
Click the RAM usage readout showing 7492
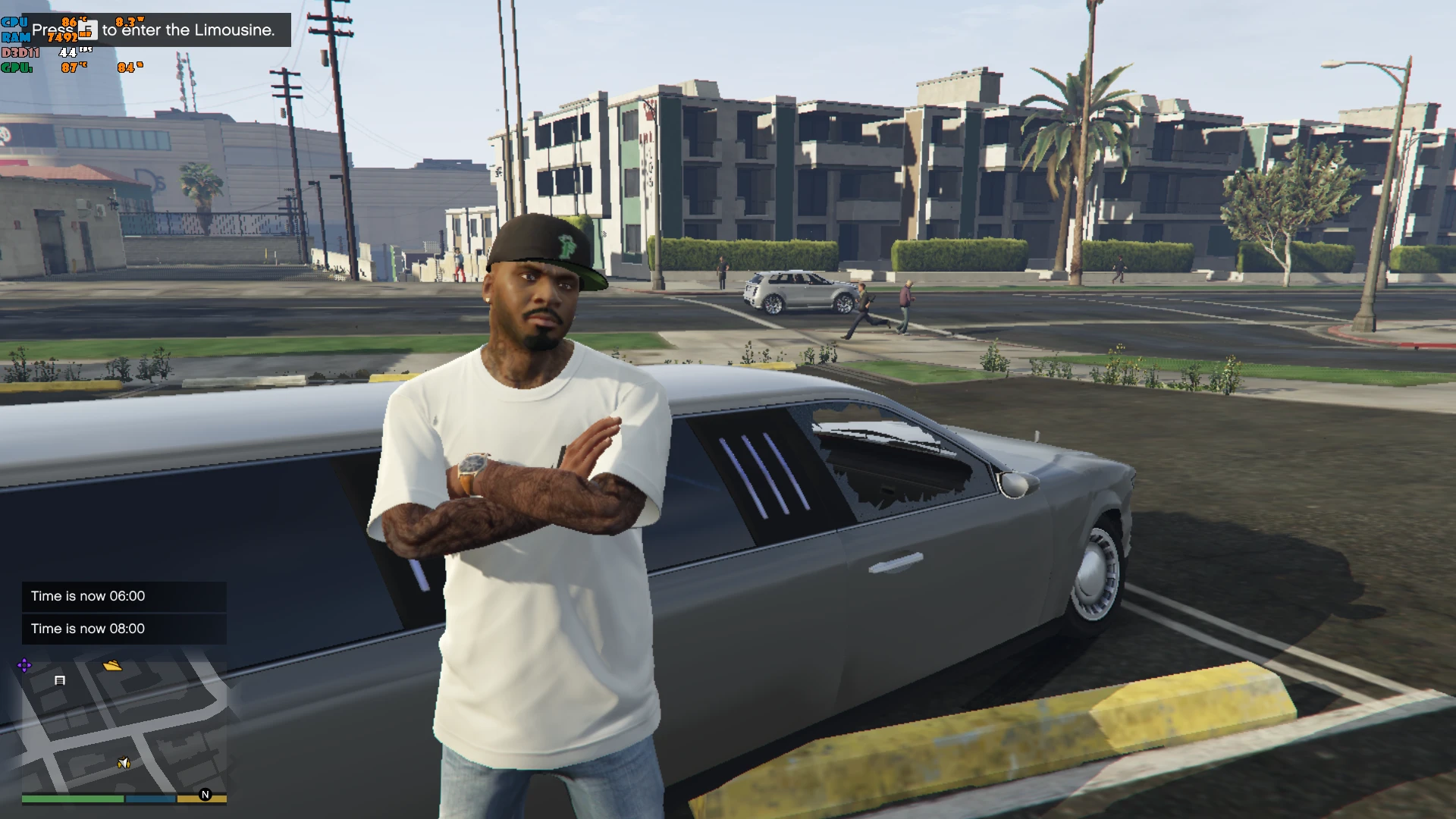(63, 36)
